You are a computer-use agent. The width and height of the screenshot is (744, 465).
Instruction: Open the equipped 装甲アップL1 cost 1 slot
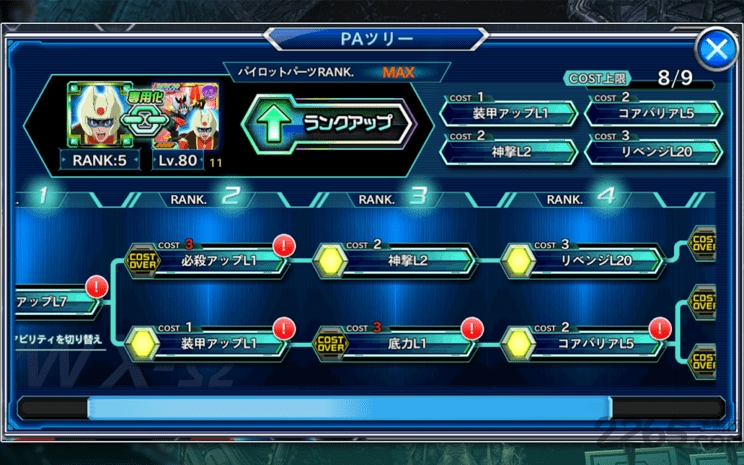coord(509,115)
